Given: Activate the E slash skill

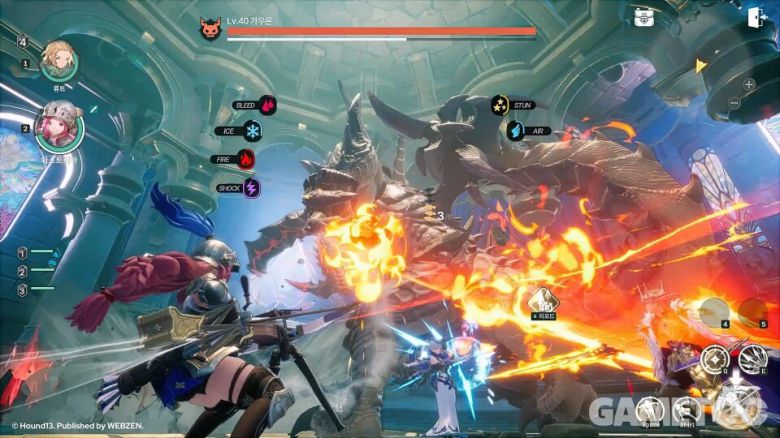Looking at the screenshot, I should tap(751, 358).
